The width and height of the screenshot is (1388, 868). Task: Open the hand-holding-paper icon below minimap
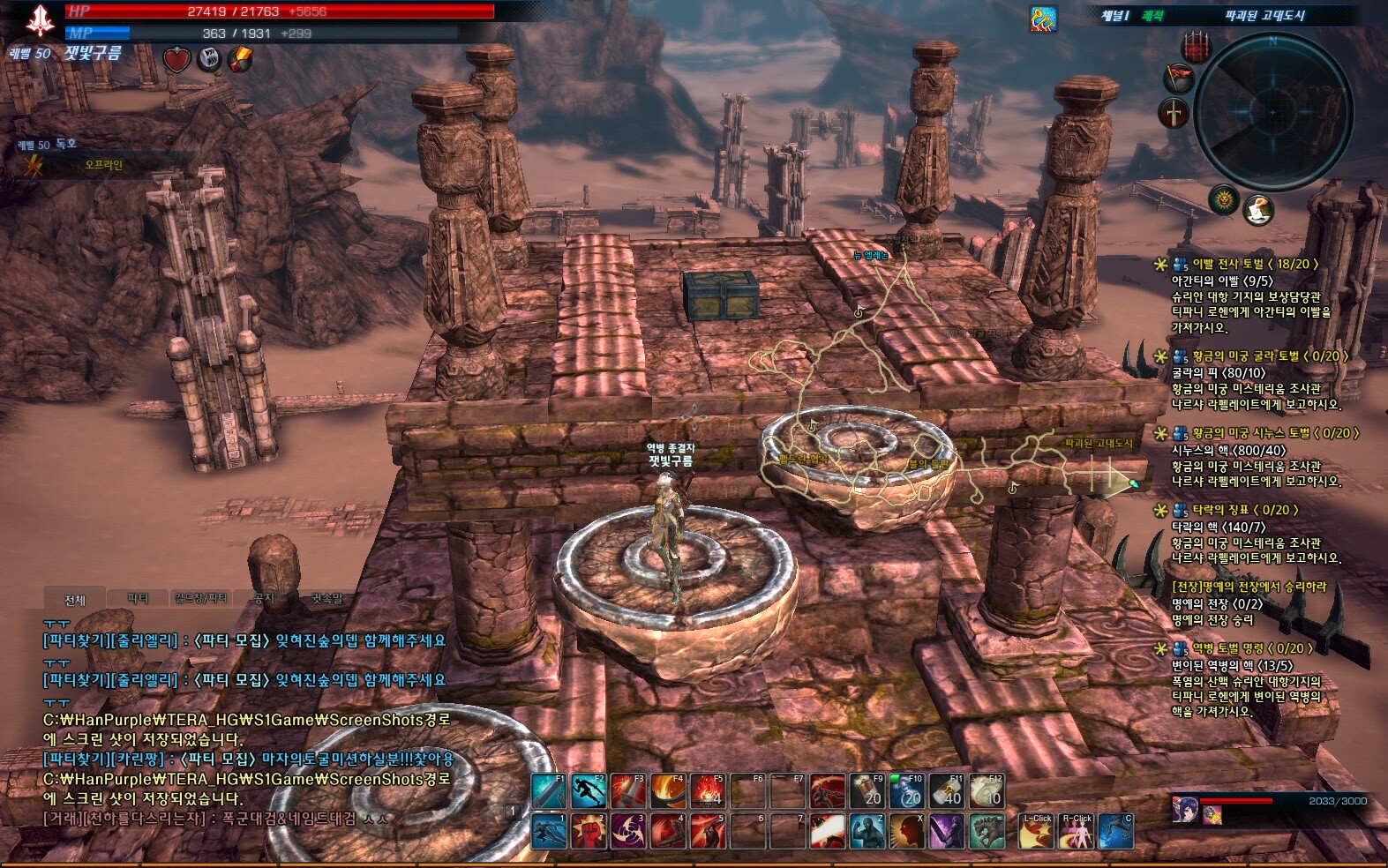(x=1258, y=210)
